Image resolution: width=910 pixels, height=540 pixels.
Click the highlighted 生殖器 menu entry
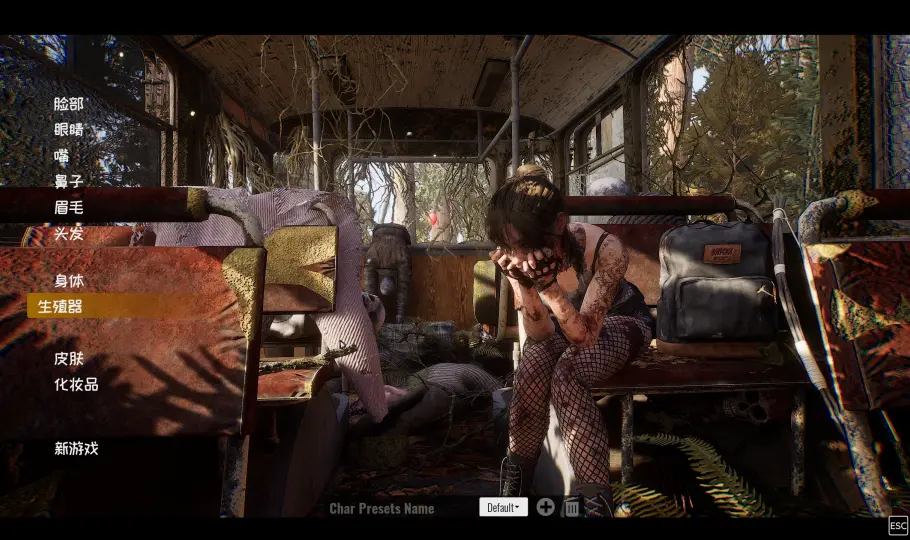[60, 306]
